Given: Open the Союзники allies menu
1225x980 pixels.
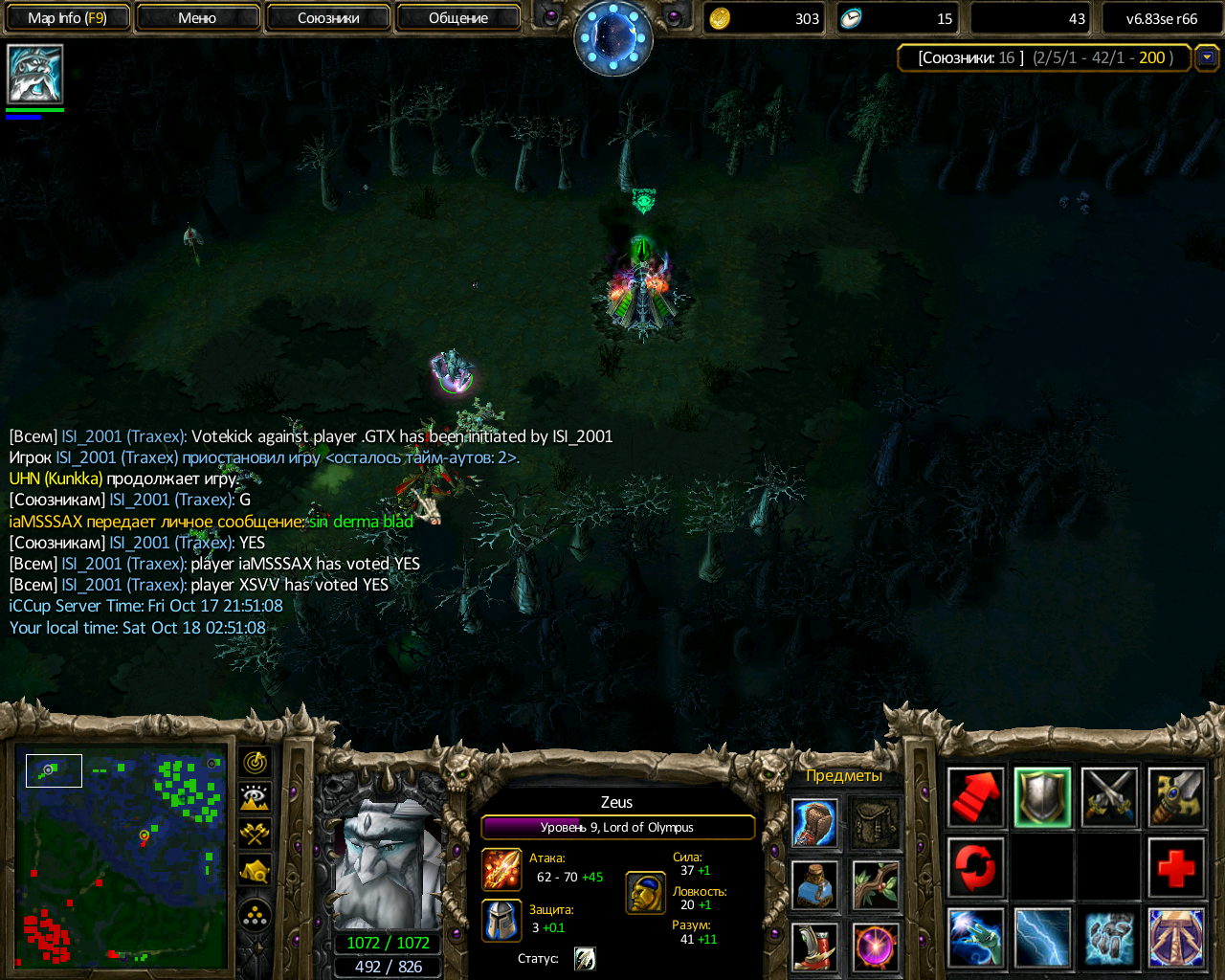Looking at the screenshot, I should [328, 18].
